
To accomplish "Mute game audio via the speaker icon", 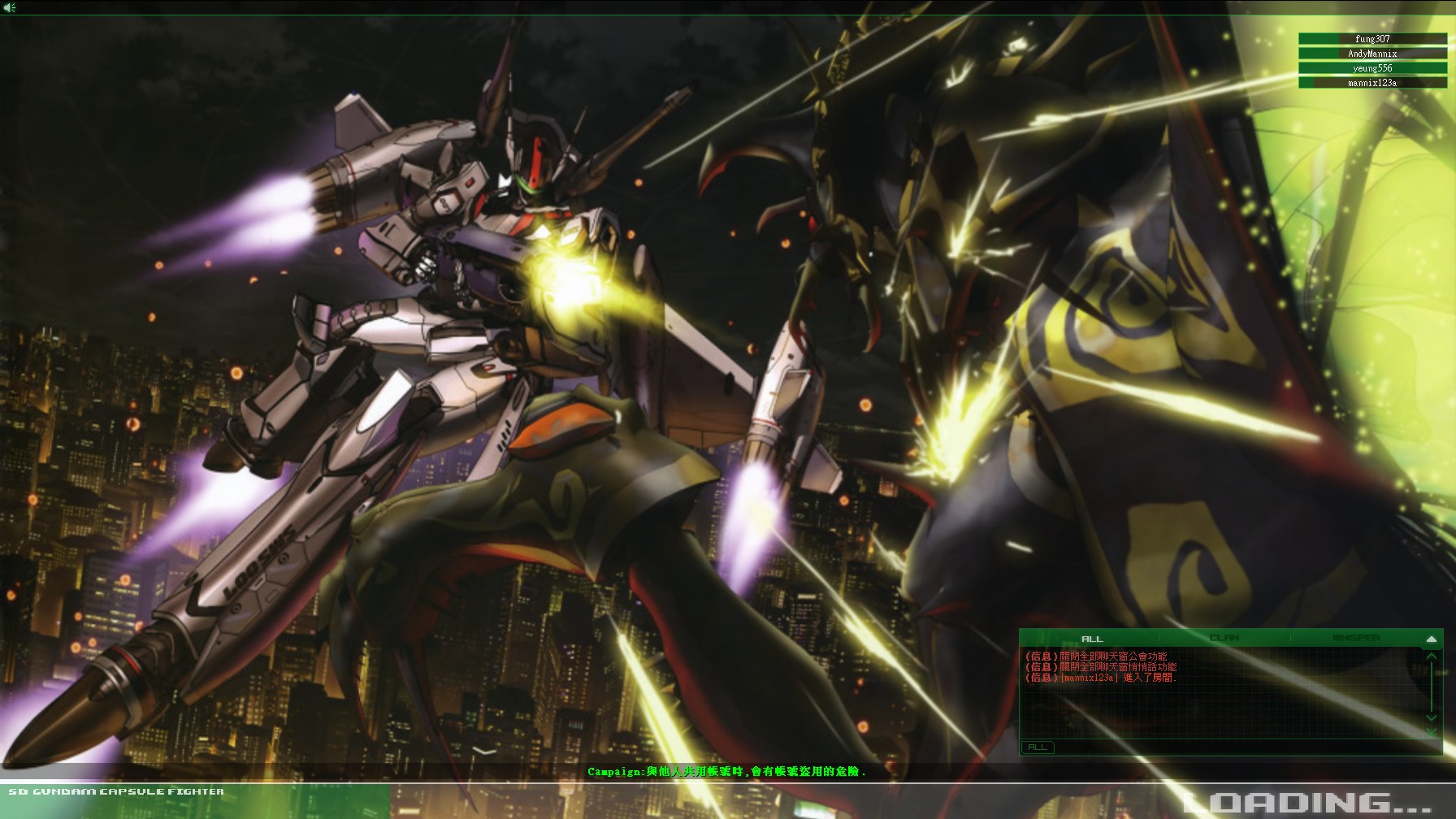I will click(11, 6).
